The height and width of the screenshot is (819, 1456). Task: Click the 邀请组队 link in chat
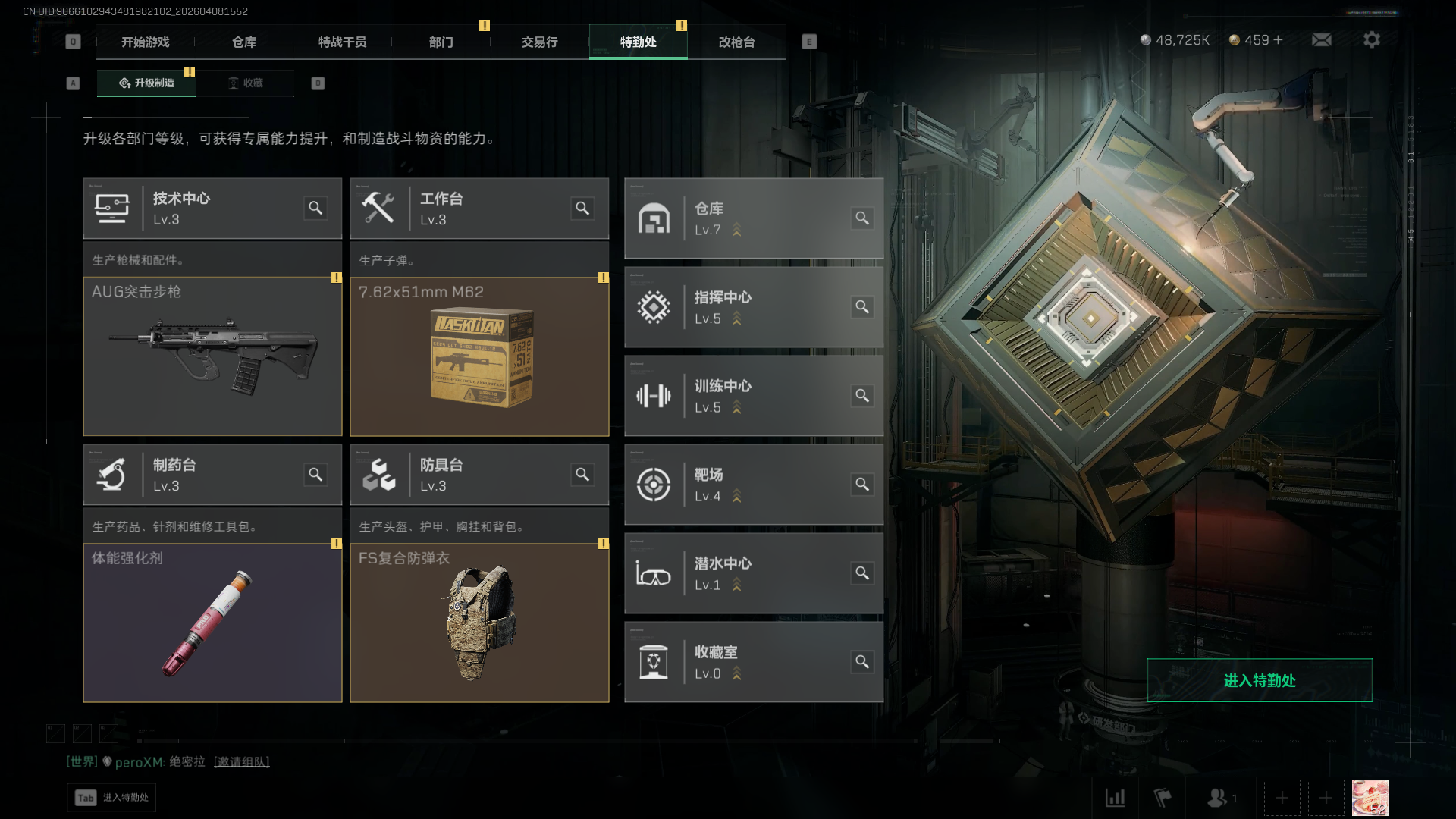241,761
